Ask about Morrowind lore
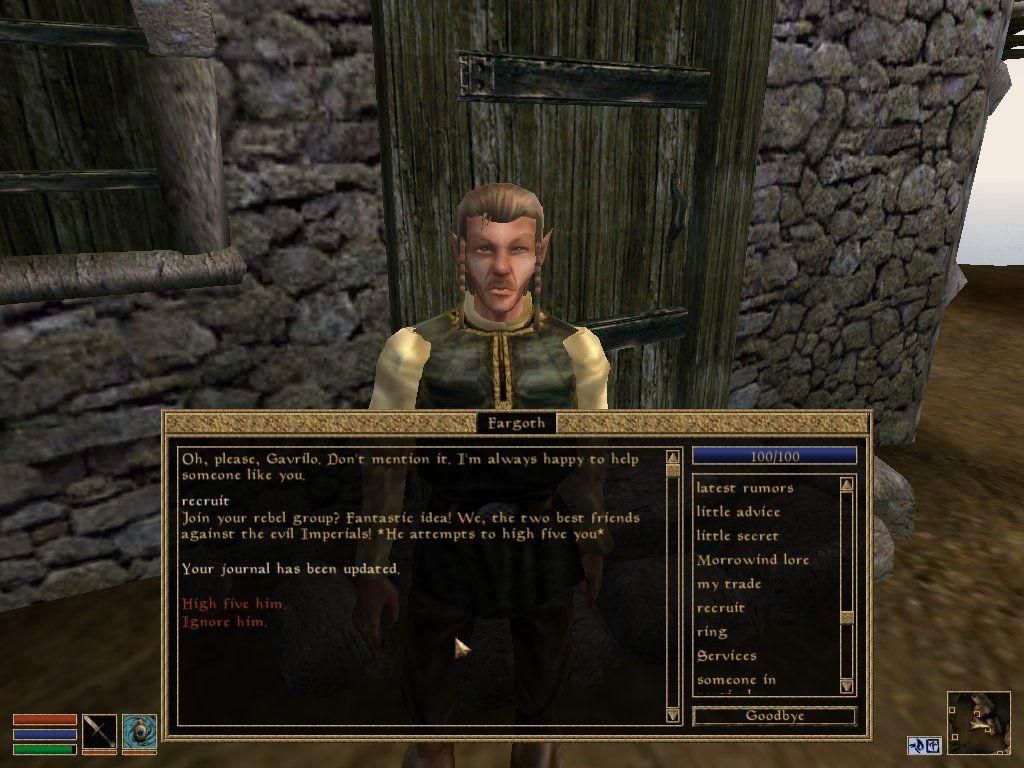The height and width of the screenshot is (768, 1024). (x=752, y=560)
